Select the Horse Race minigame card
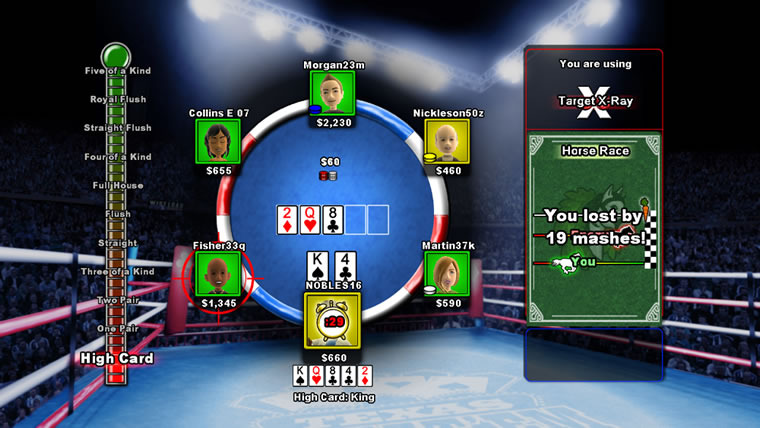This screenshot has height=428, width=760. click(x=594, y=229)
